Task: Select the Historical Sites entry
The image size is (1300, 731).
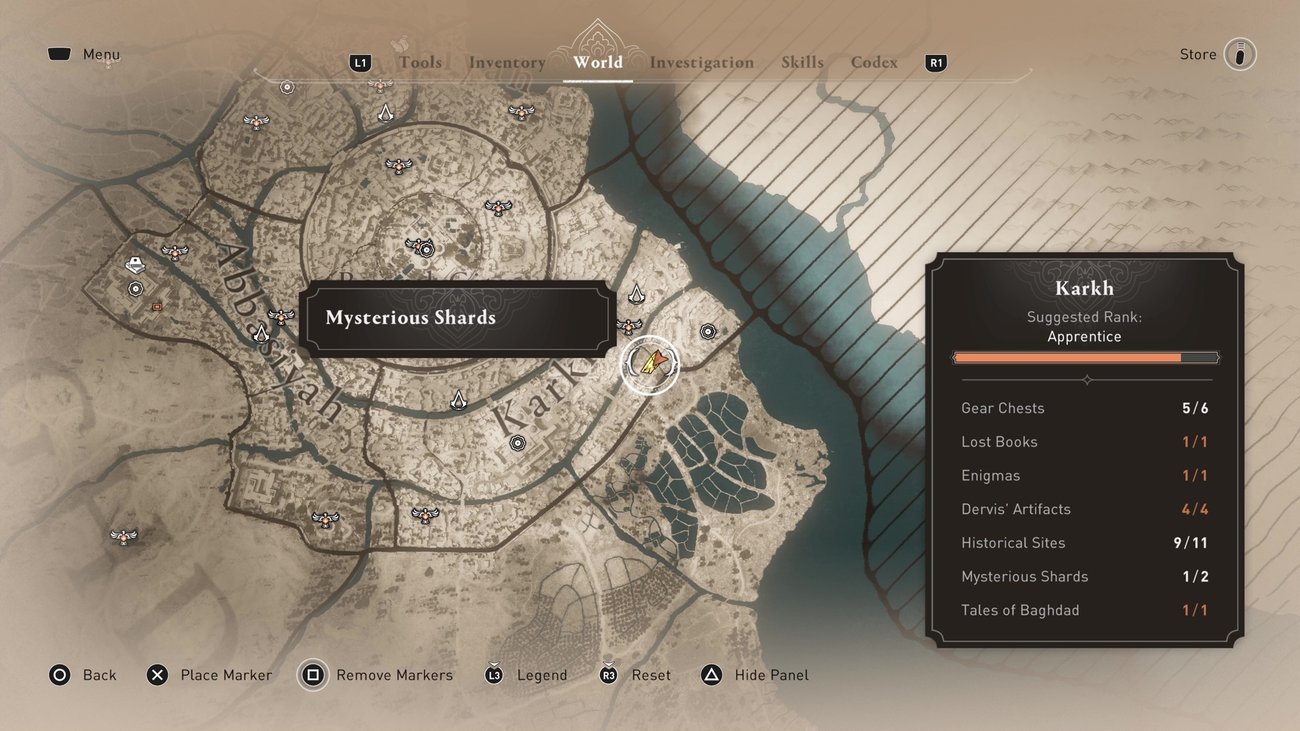Action: (1085, 543)
